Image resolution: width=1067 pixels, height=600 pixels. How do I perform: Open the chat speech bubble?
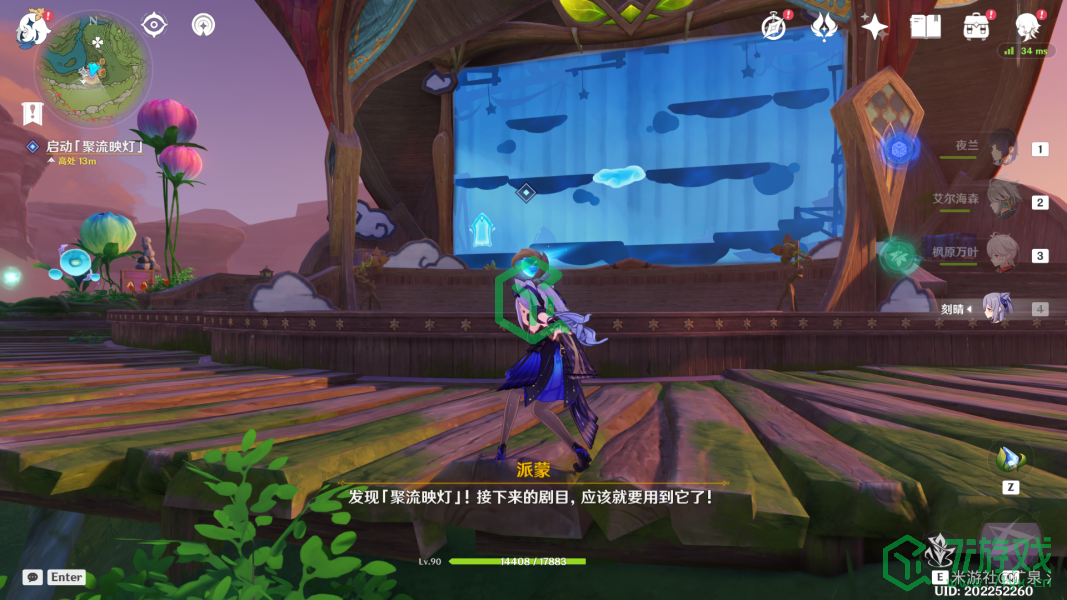click(x=33, y=577)
